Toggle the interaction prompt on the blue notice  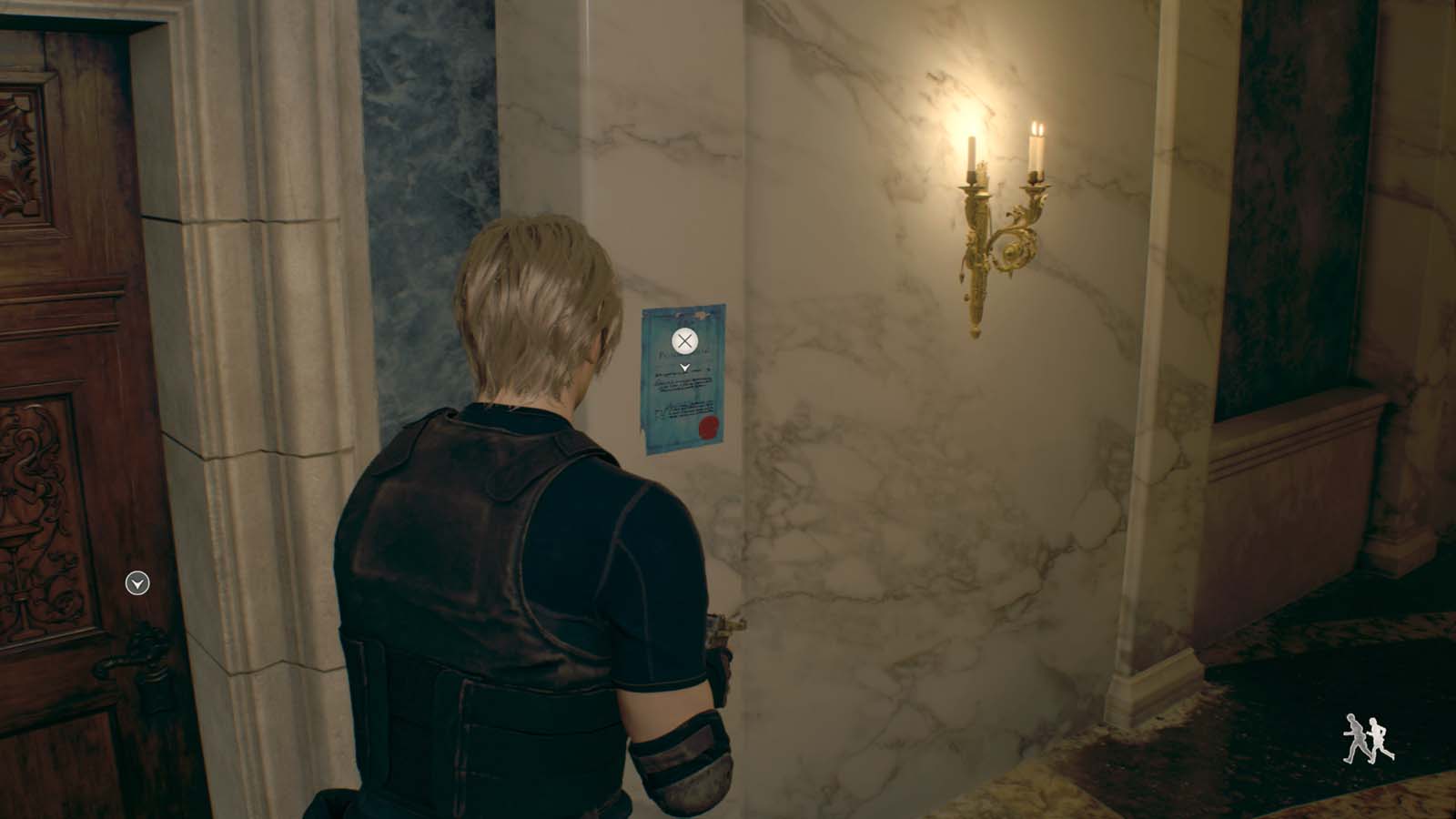pyautogui.click(x=684, y=342)
